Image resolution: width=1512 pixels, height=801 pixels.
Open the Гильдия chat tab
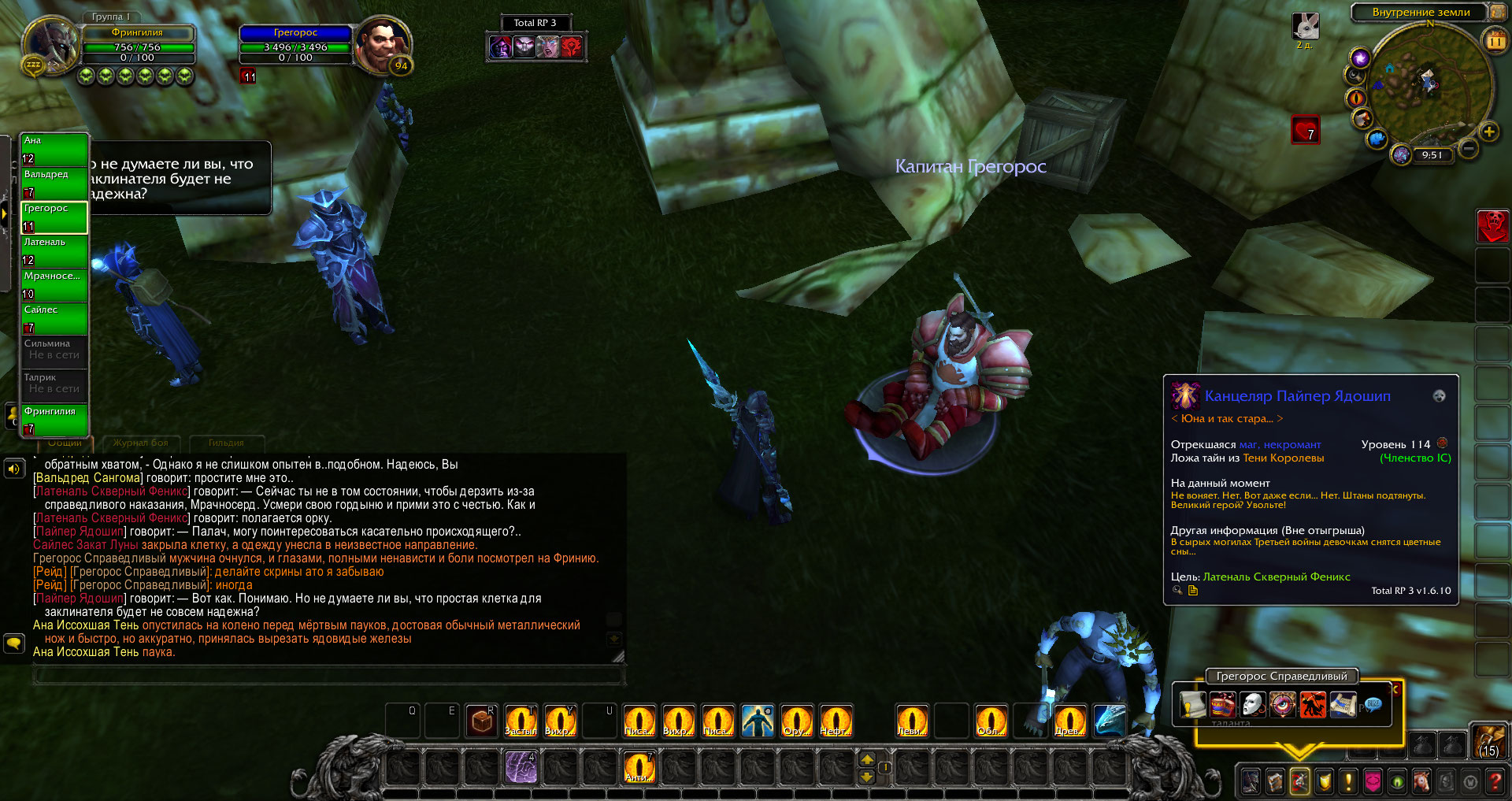coord(226,443)
